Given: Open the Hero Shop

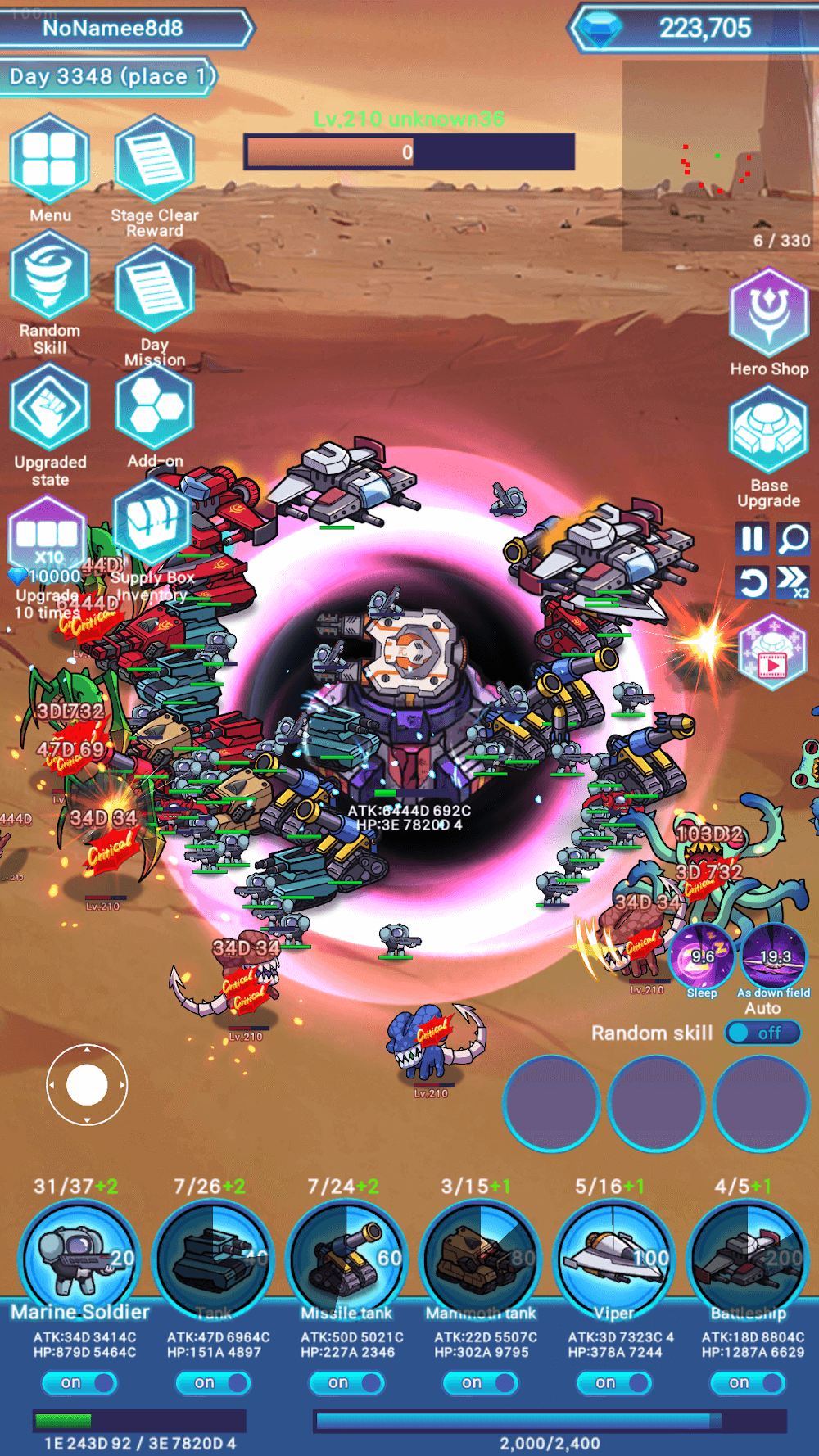Looking at the screenshot, I should (768, 313).
